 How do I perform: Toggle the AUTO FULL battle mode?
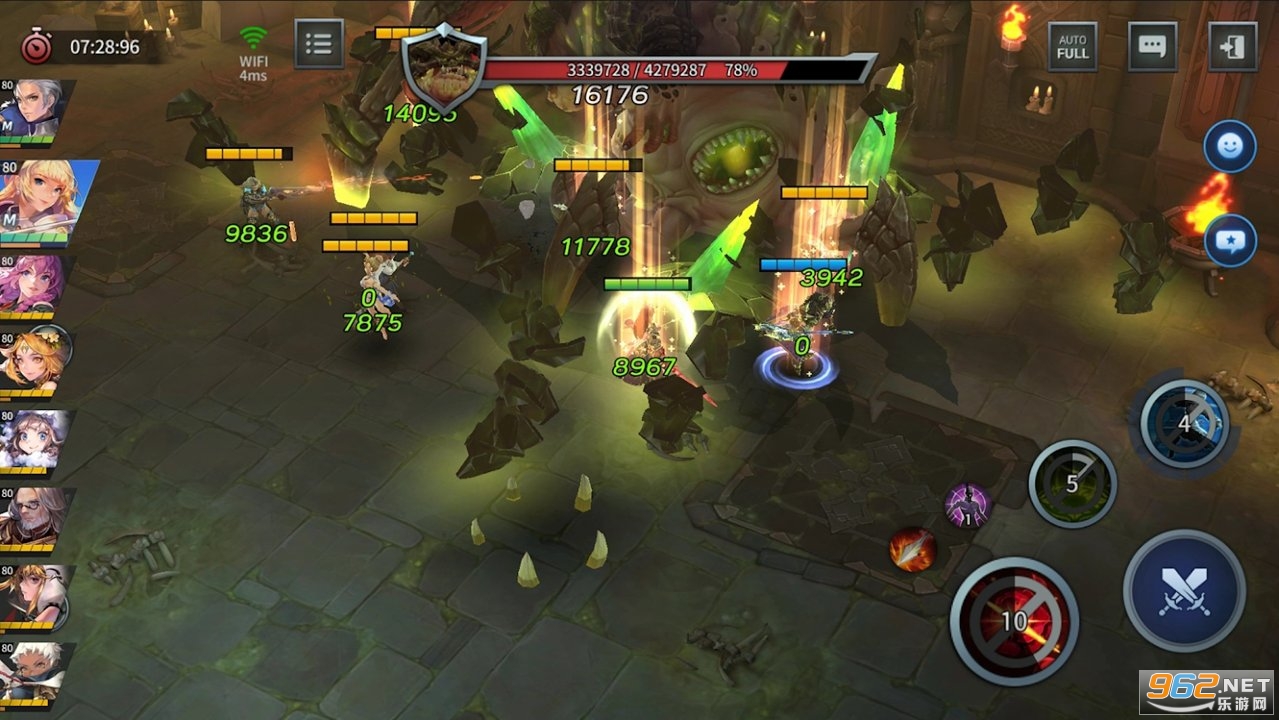(1072, 46)
